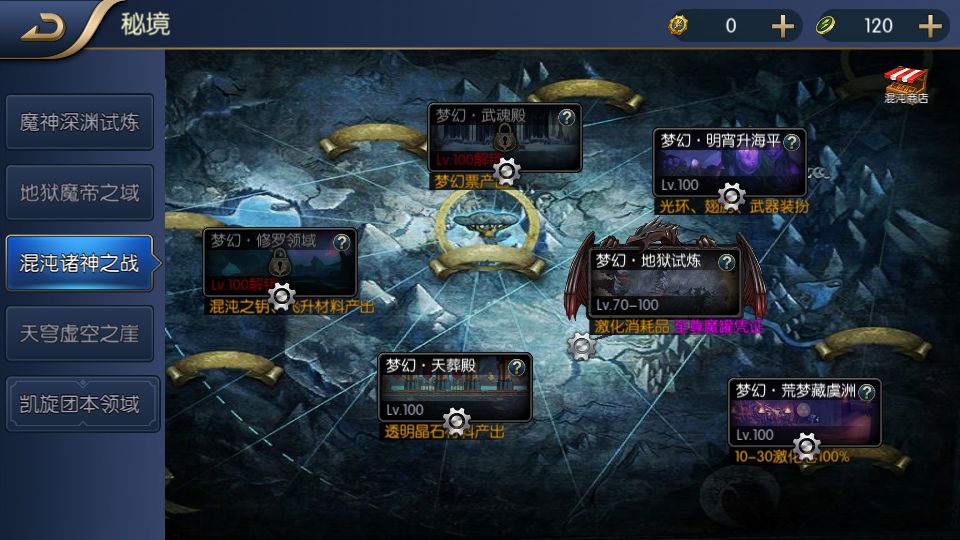Image resolution: width=960 pixels, height=540 pixels.
Task: Open gear settings under 梦幻·明宵升海平
Action: click(732, 195)
